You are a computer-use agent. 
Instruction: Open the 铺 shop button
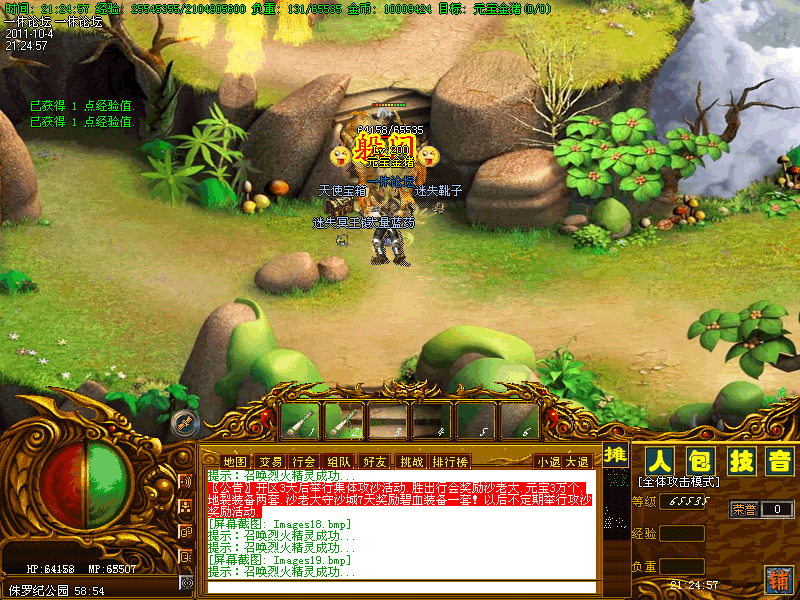(x=777, y=579)
